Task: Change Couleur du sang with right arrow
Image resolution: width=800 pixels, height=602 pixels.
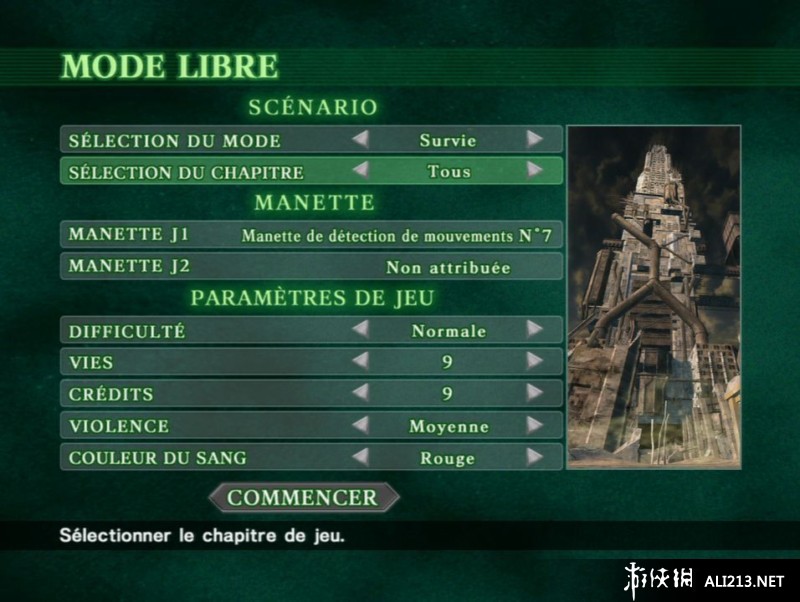Action: (535, 457)
